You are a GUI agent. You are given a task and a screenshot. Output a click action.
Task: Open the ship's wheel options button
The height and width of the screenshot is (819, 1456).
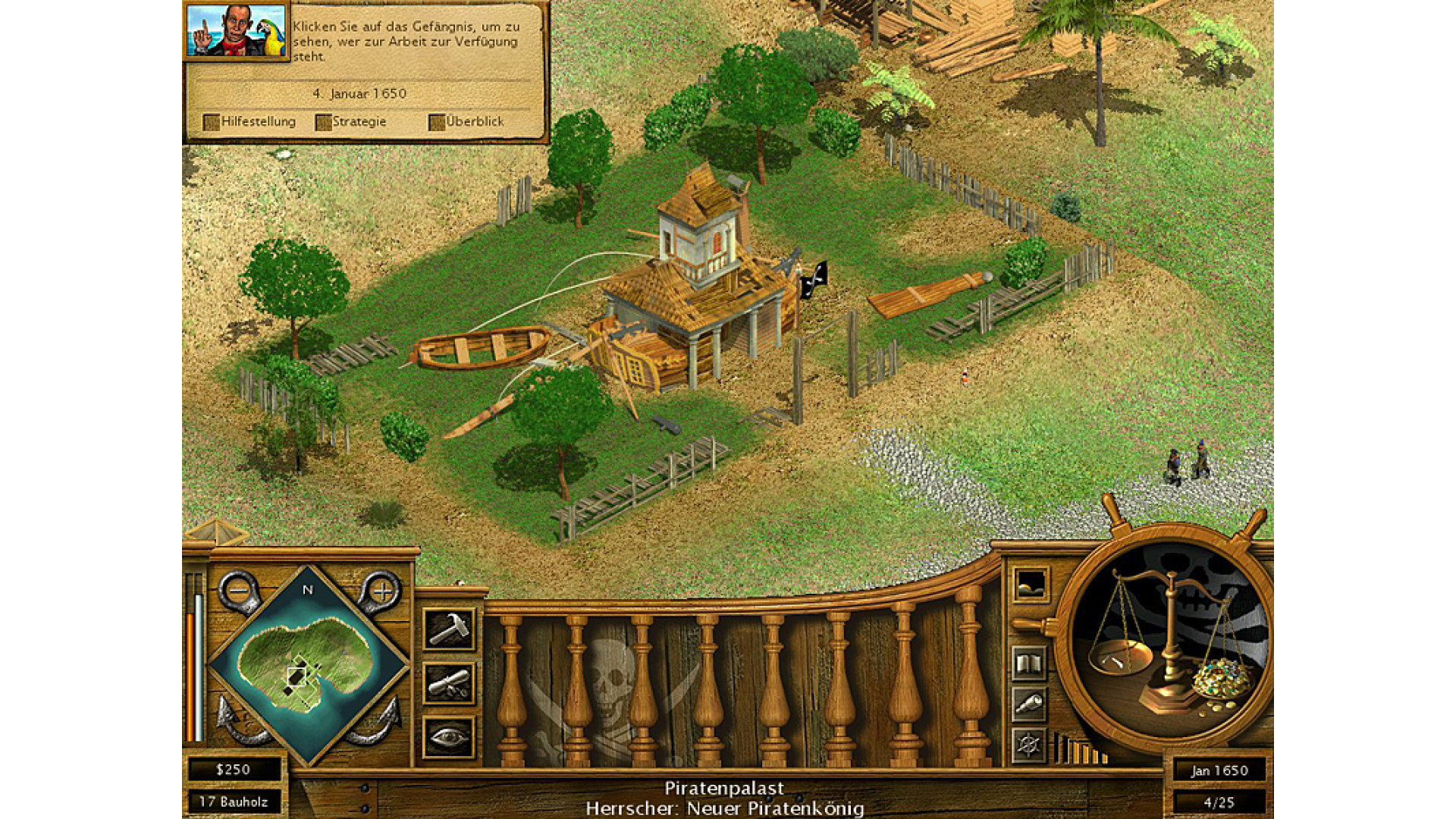click(x=1029, y=745)
